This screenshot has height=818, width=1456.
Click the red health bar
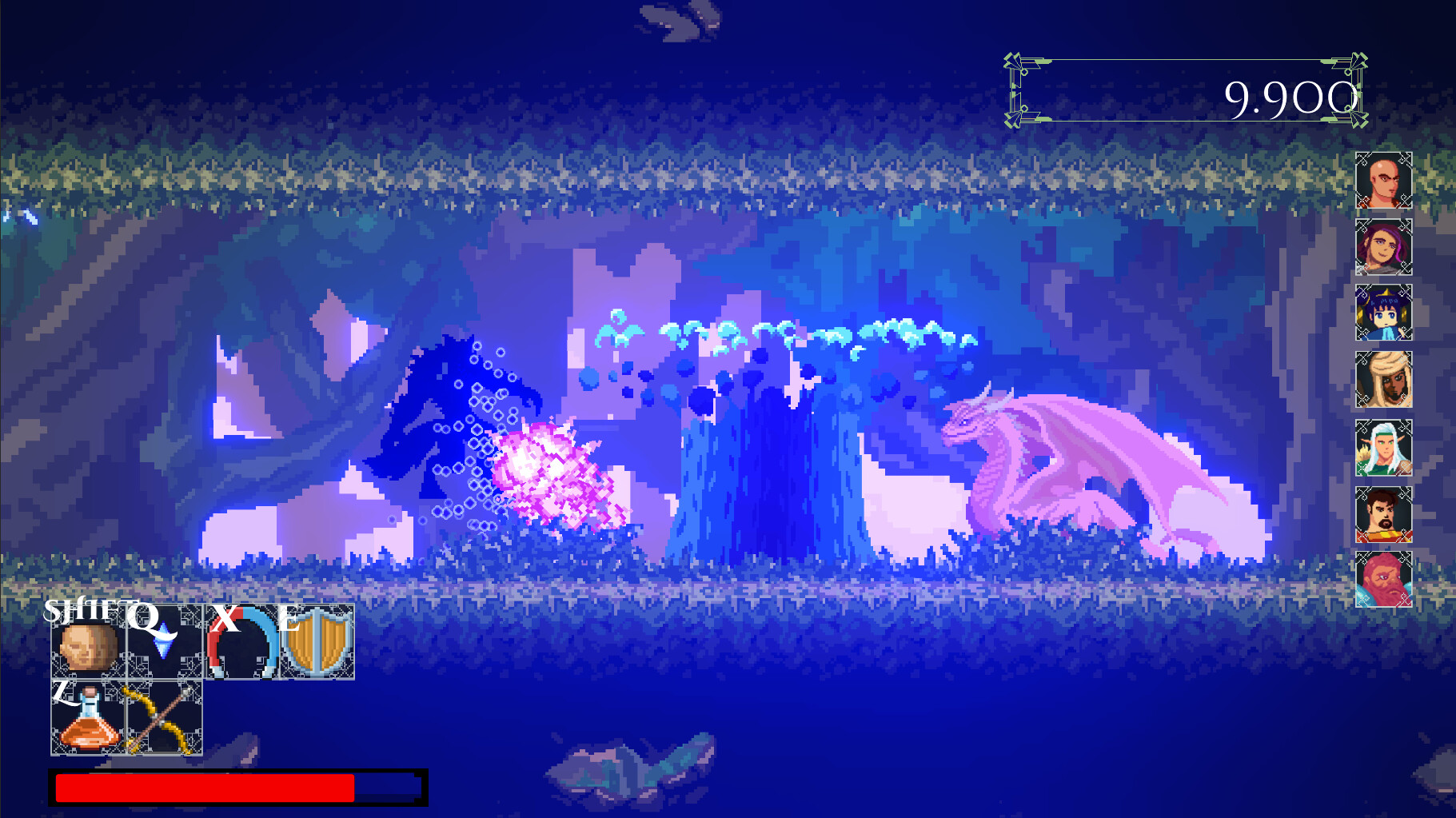(204, 787)
